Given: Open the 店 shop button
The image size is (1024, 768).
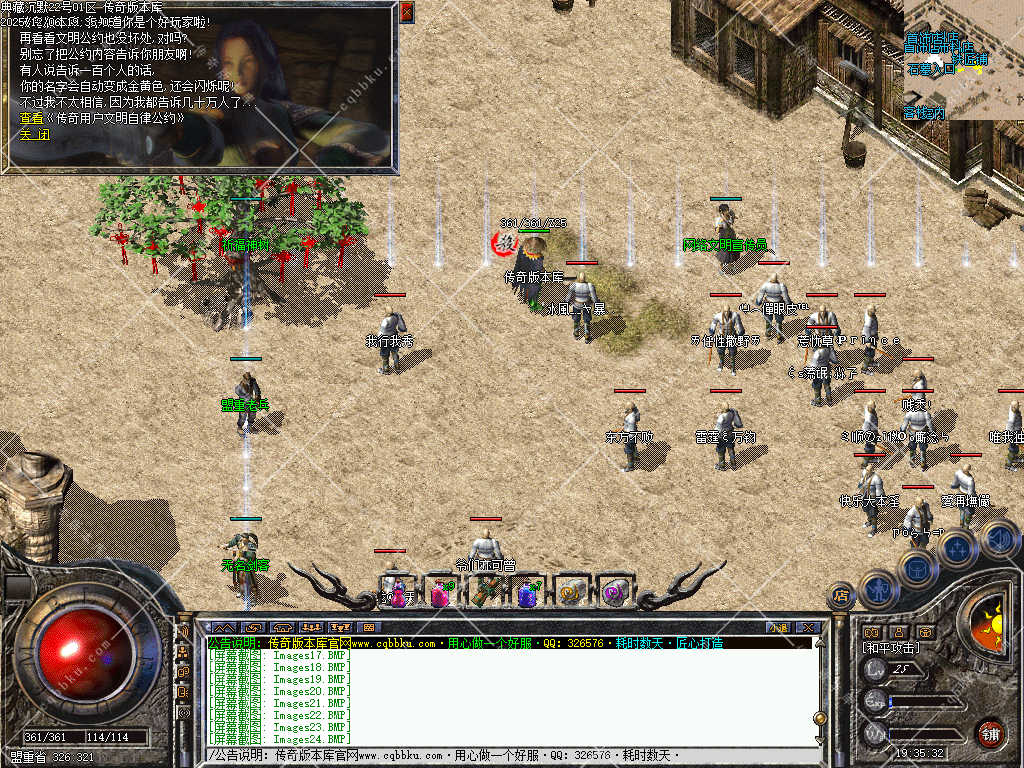Looking at the screenshot, I should tap(841, 596).
